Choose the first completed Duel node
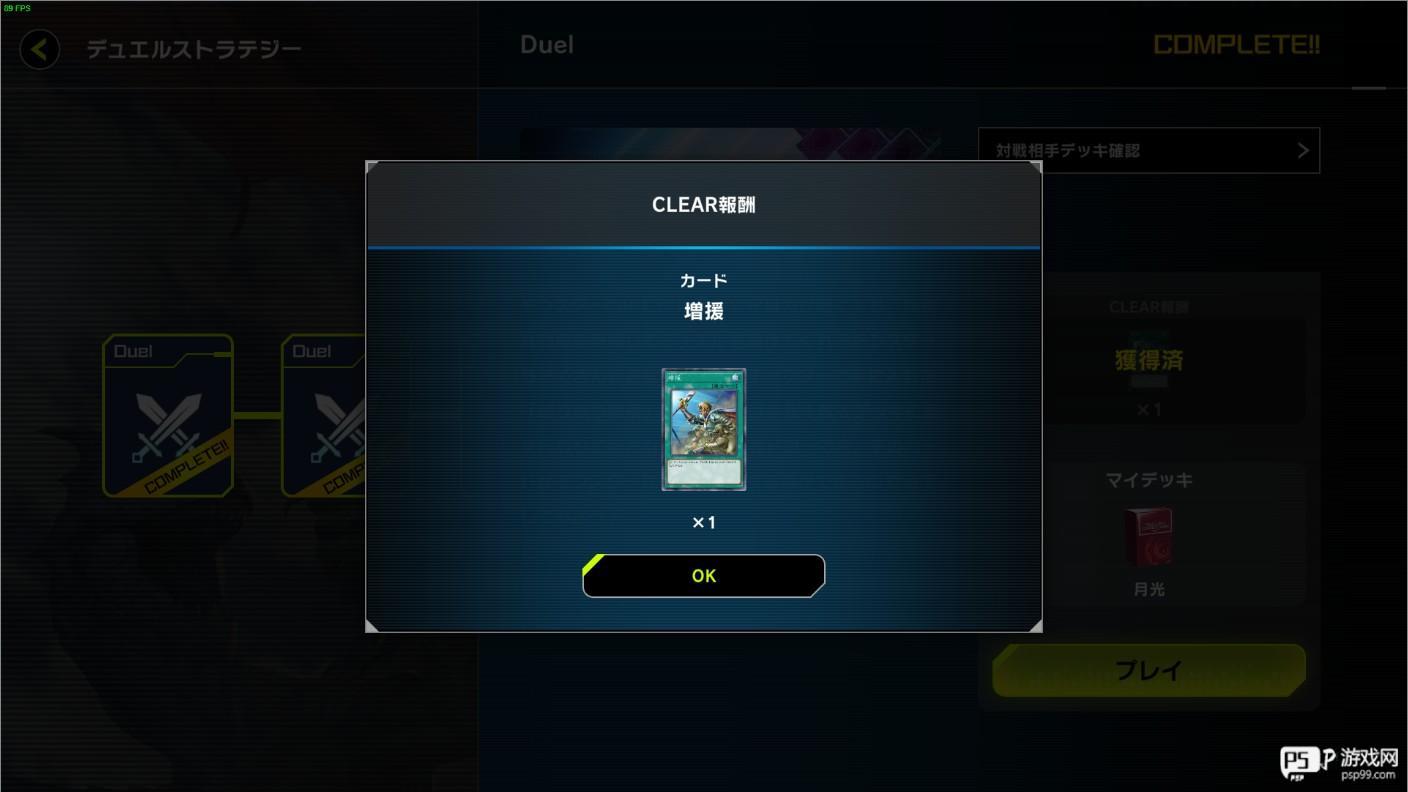The width and height of the screenshot is (1408, 792). click(x=168, y=416)
